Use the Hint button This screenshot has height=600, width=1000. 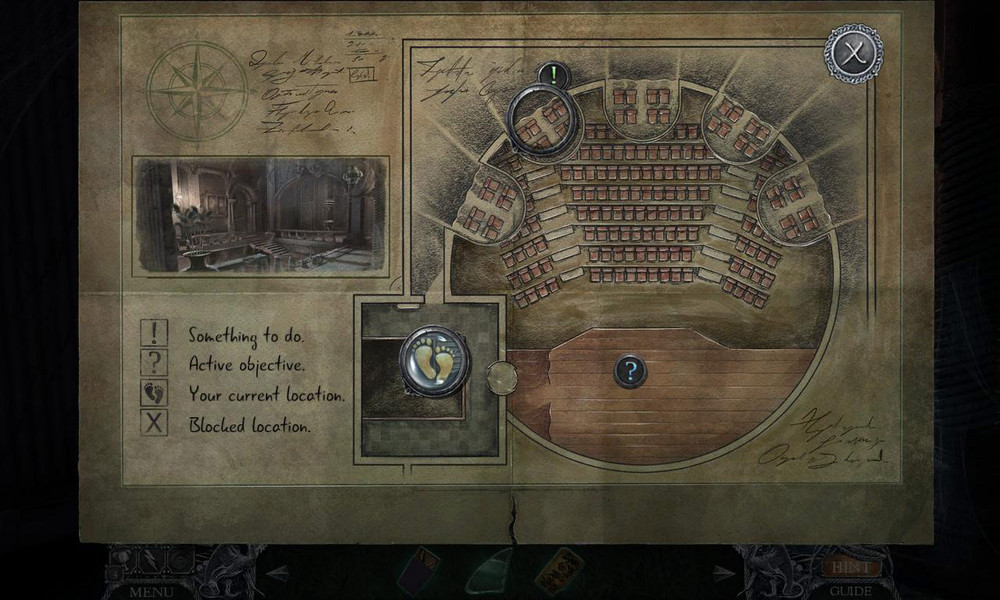(x=851, y=568)
